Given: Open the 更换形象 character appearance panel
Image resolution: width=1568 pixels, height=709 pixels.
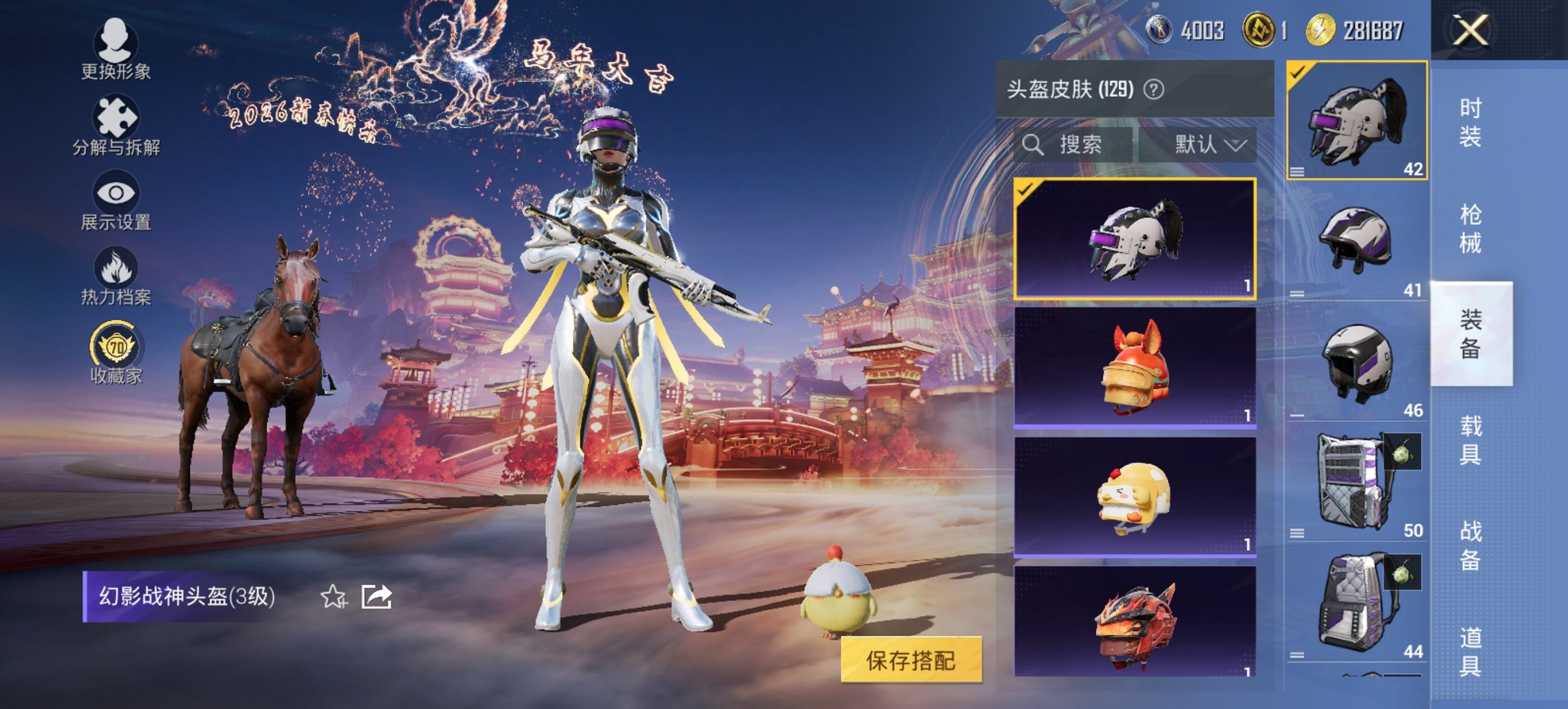Looking at the screenshot, I should click(x=115, y=51).
